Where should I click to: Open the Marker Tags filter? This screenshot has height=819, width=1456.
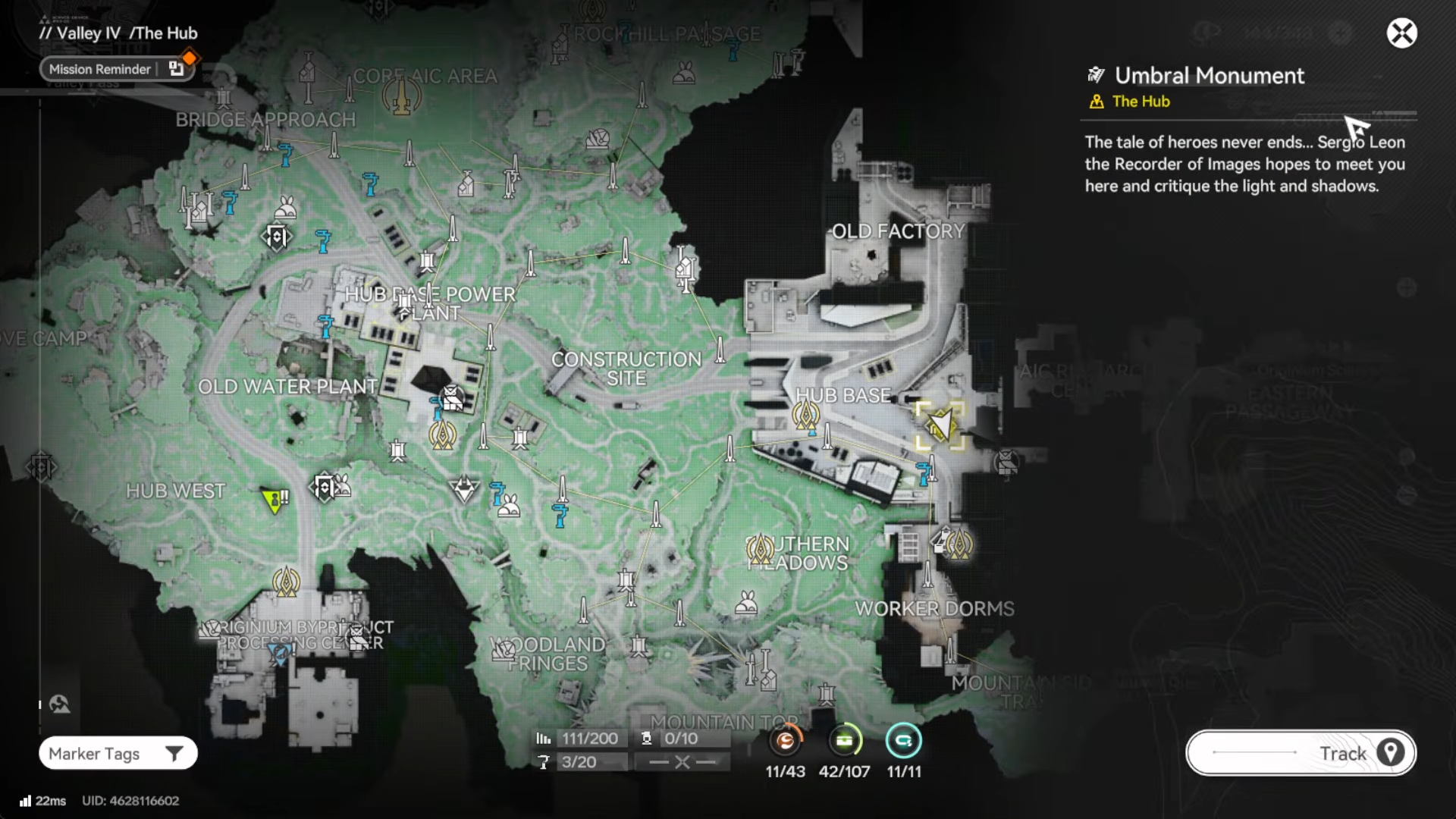pyautogui.click(x=118, y=753)
